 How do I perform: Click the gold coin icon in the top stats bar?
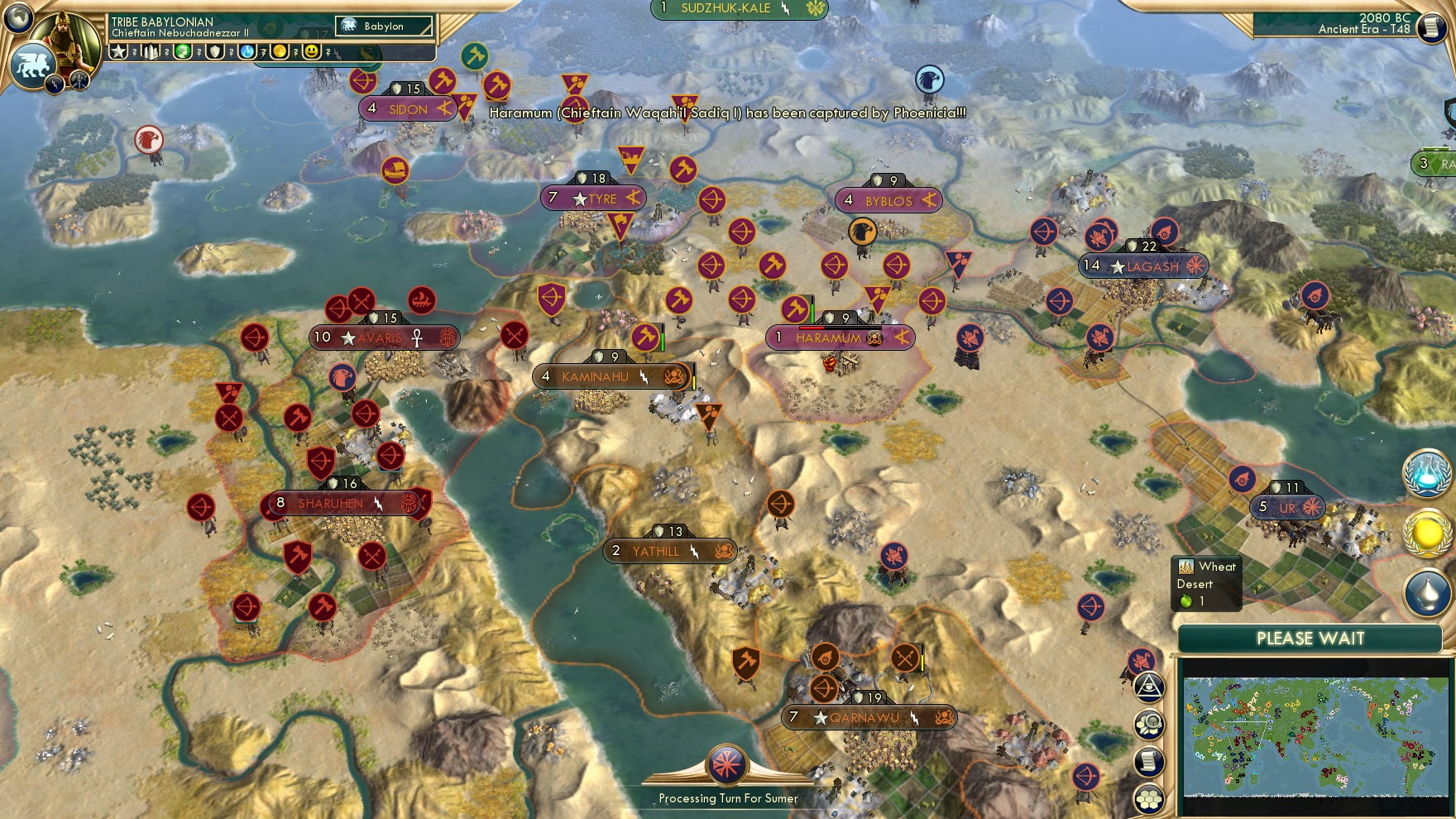(x=280, y=53)
